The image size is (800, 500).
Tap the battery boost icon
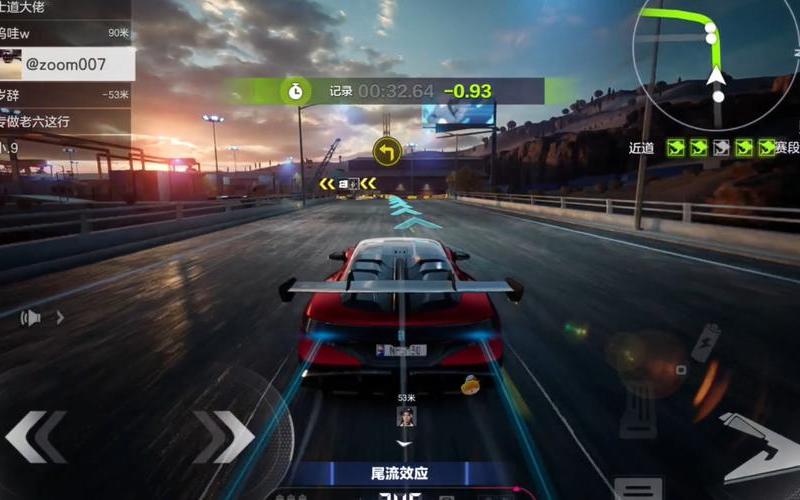click(707, 340)
